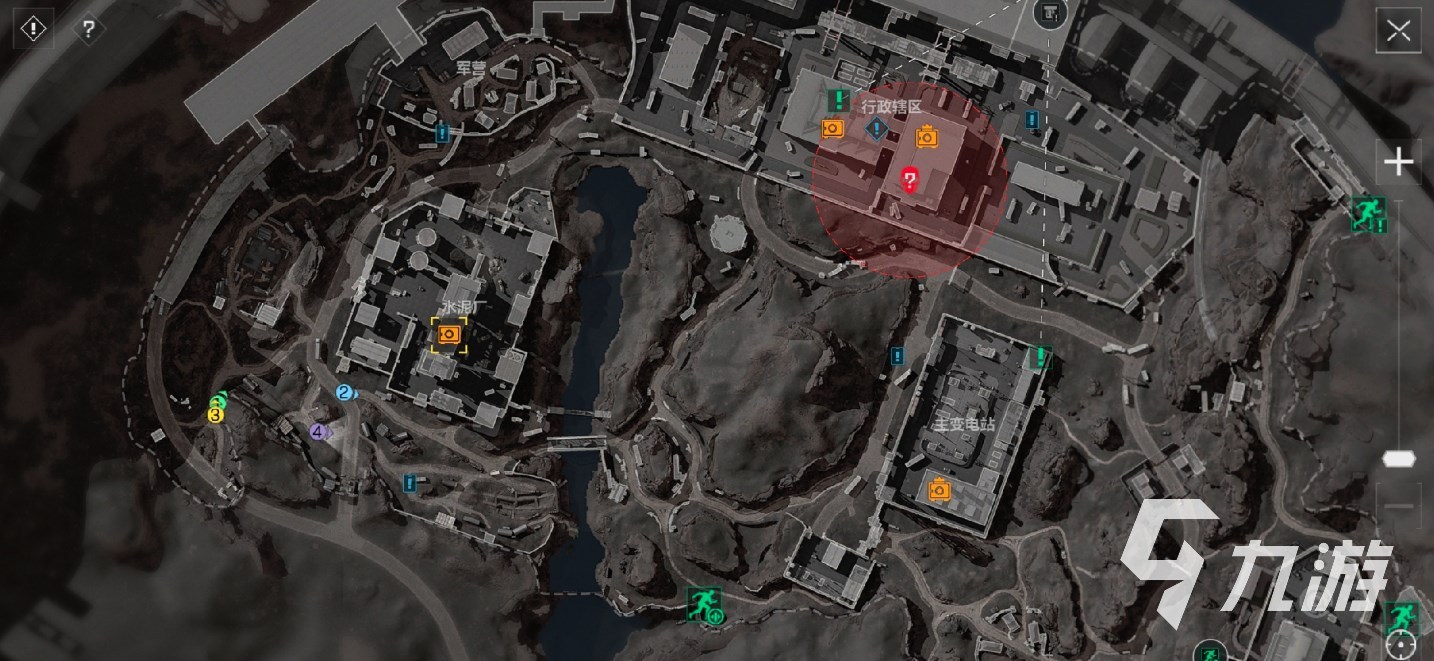
Task: Open the exclamation diamond icon in the corner
Action: (x=33, y=29)
